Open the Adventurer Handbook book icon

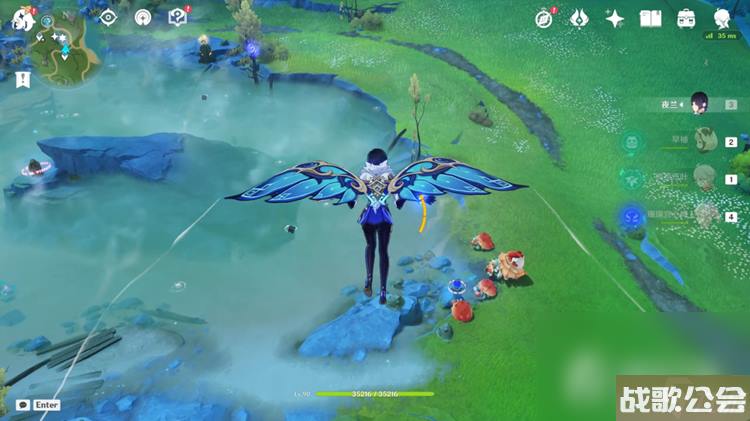point(651,19)
